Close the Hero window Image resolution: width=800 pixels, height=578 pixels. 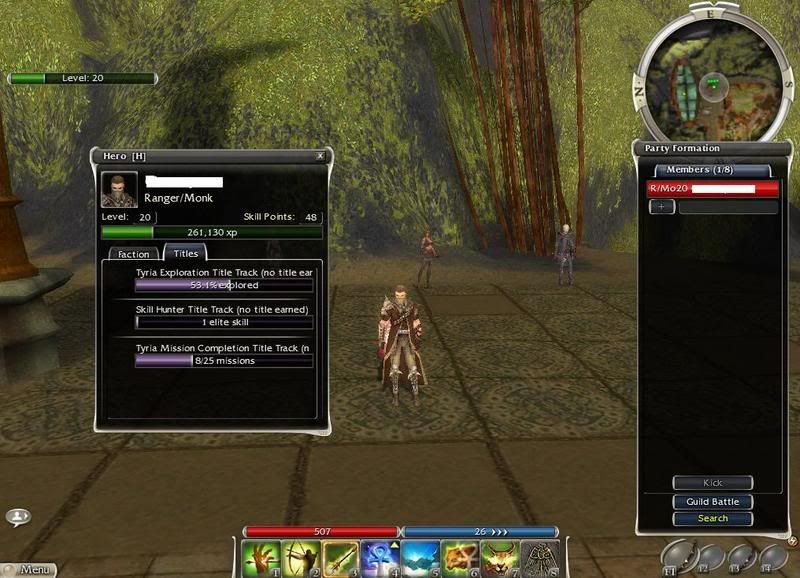tap(320, 156)
